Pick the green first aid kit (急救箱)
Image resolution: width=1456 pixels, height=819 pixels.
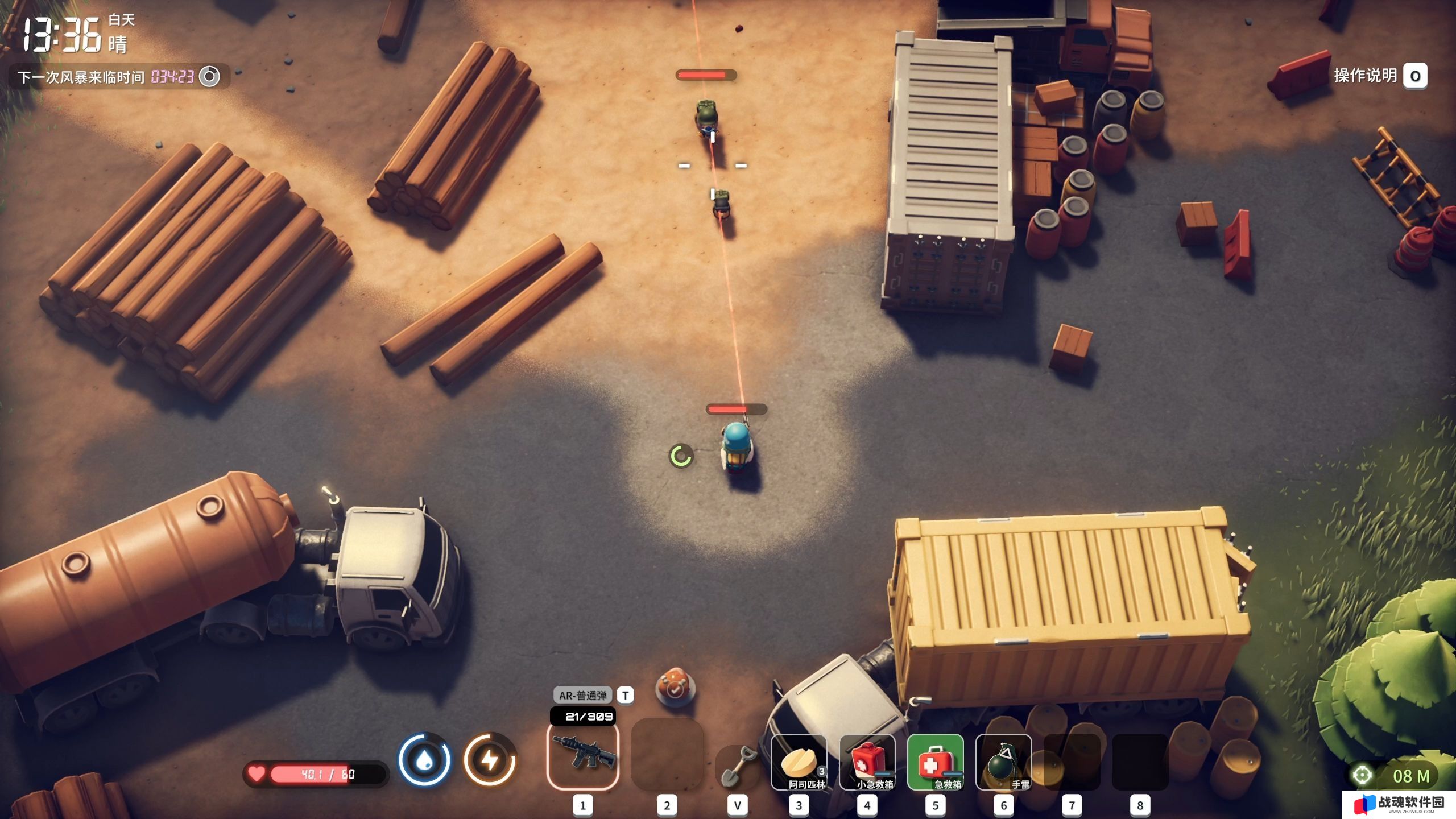(x=936, y=762)
